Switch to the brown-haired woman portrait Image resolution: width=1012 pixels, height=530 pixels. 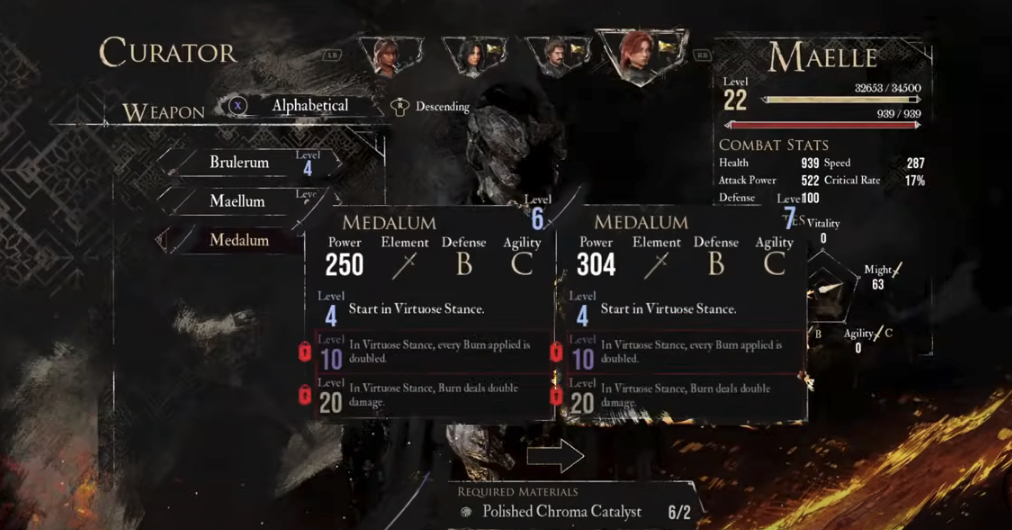386,57
